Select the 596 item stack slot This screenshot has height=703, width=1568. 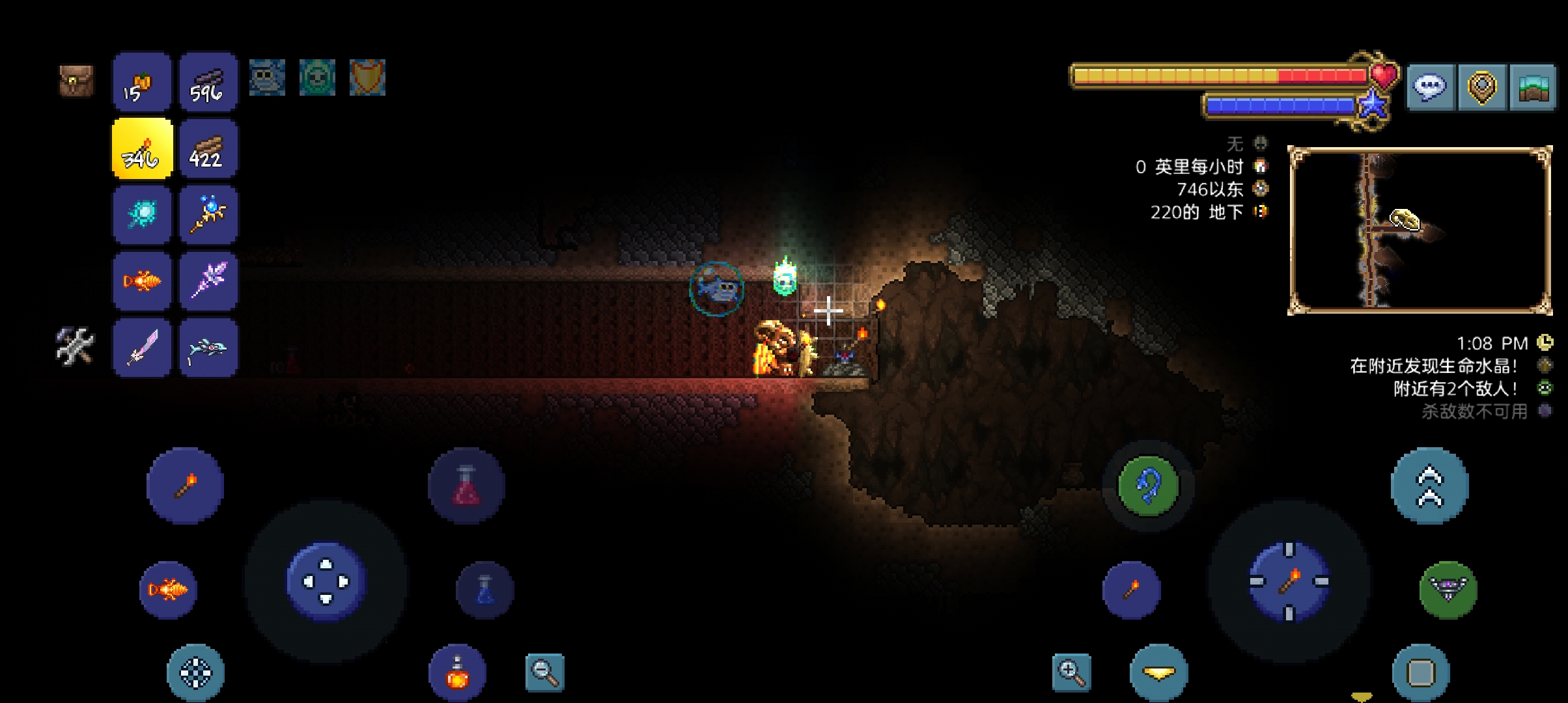(208, 82)
